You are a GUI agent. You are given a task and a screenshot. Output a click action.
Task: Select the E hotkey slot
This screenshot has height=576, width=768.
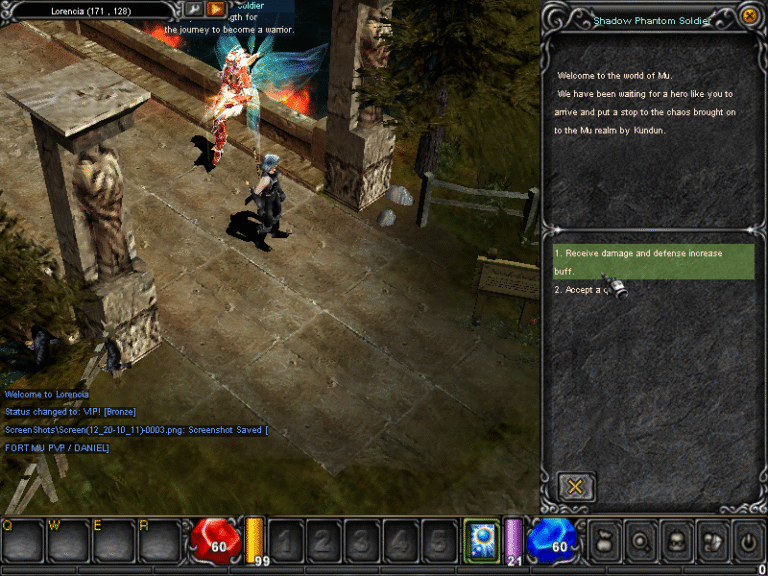coord(114,540)
